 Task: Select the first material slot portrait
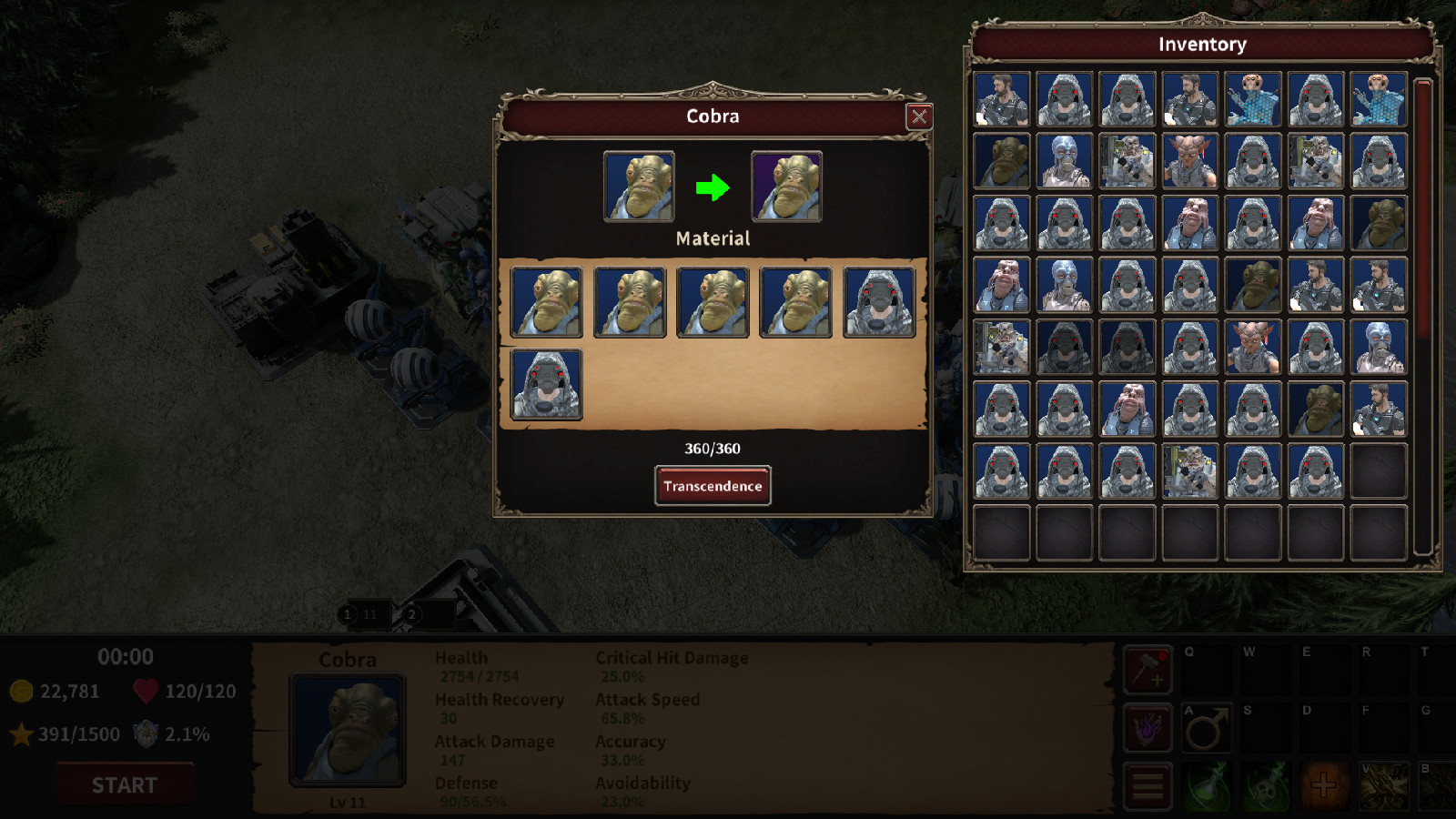tap(546, 300)
